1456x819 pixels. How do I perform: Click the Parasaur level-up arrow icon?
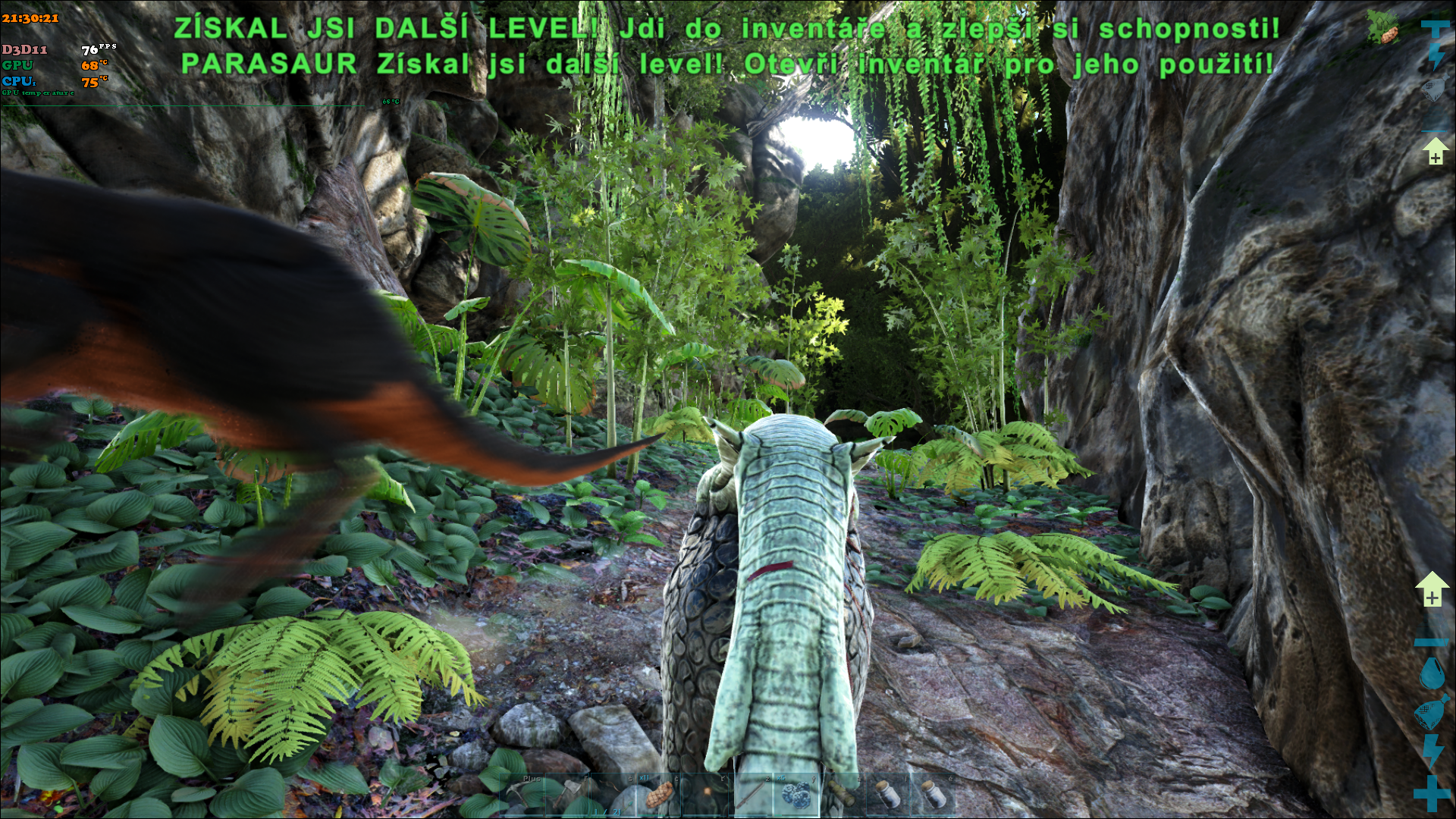(1431, 589)
